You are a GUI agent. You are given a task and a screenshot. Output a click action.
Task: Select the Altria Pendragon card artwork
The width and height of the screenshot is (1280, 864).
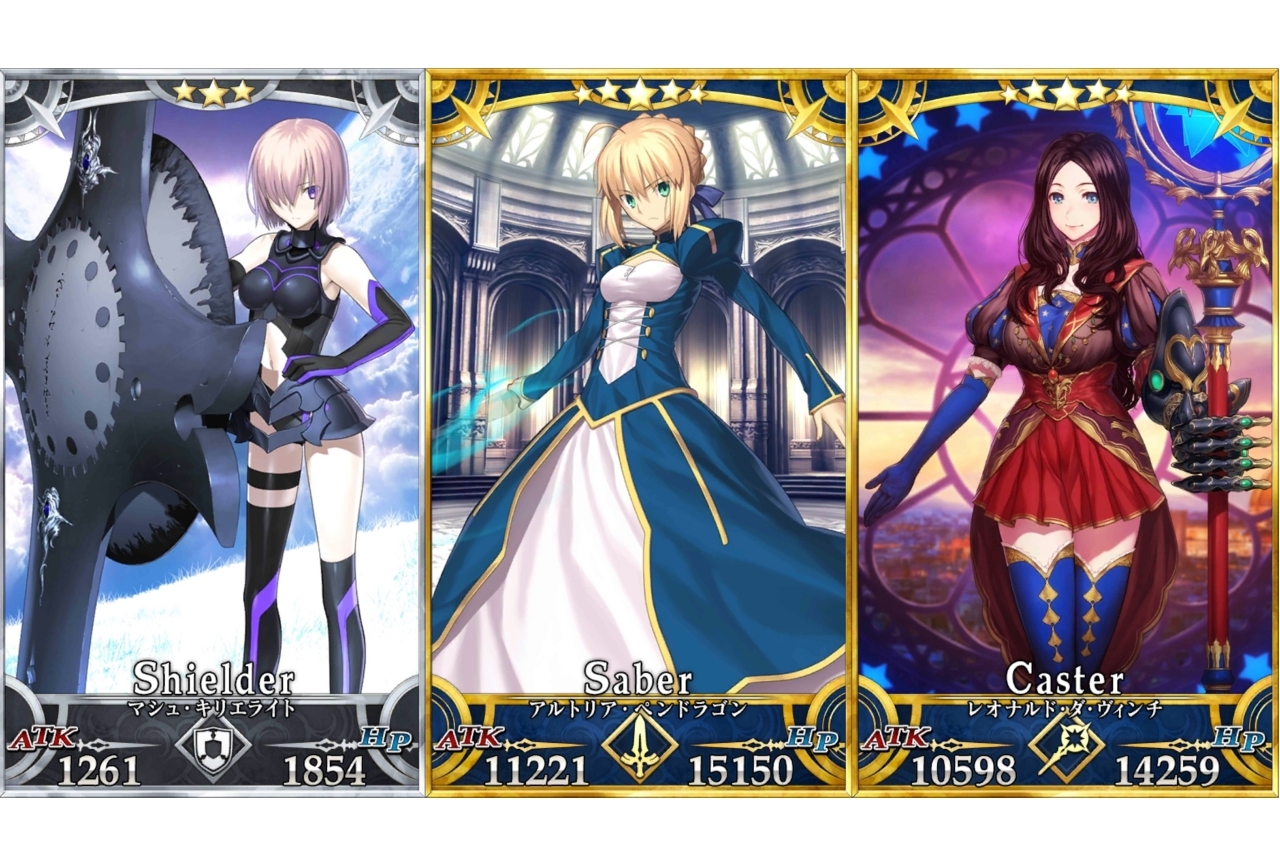(638, 400)
